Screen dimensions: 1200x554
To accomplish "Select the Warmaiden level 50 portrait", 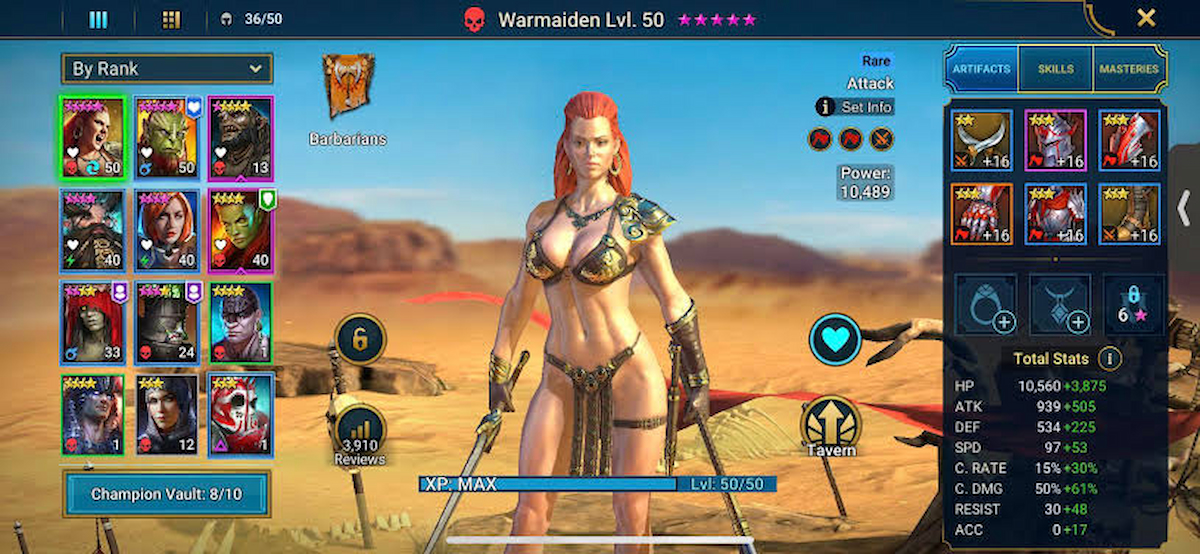I will pos(92,138).
